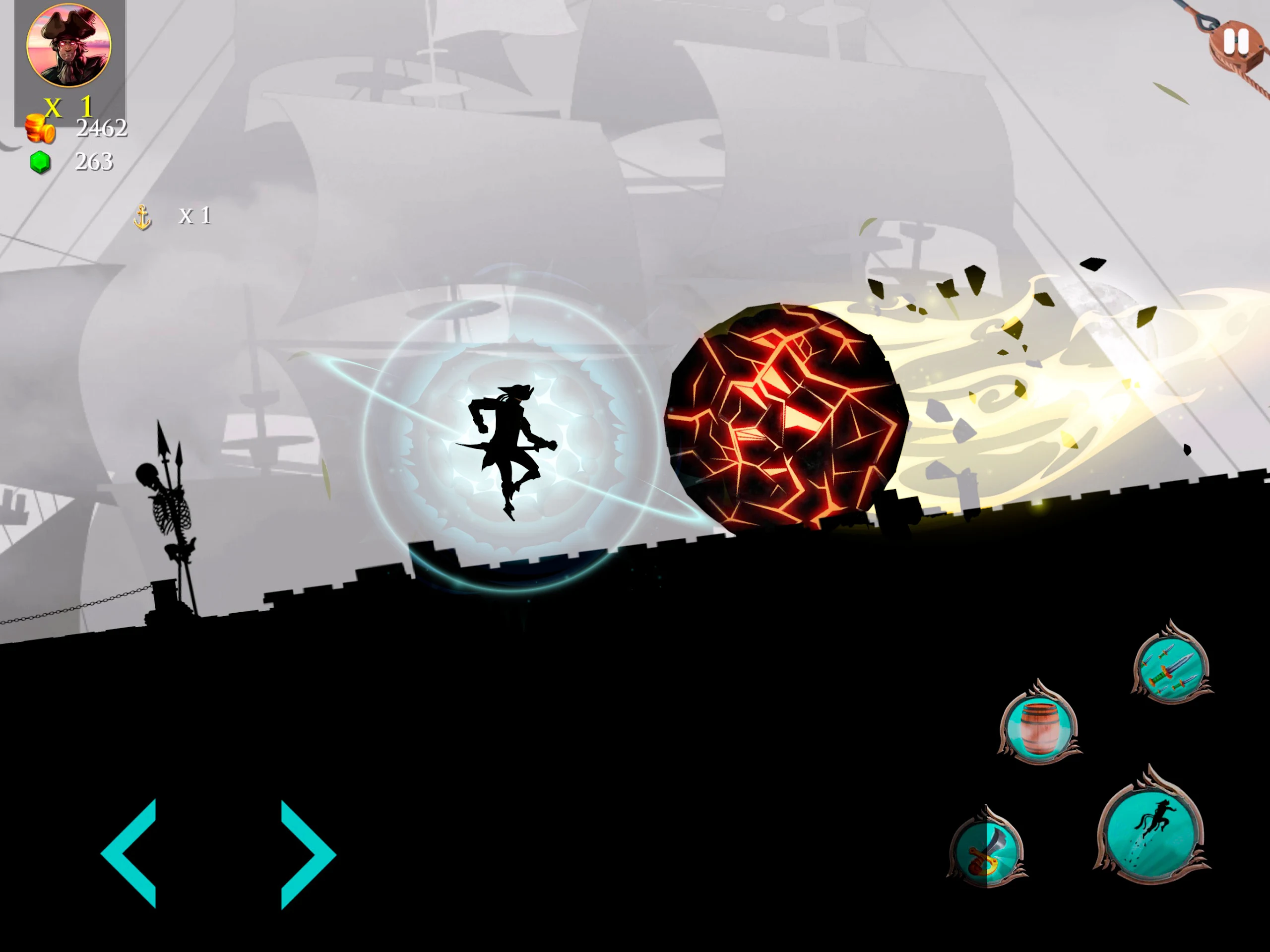
Task: Use the barrel ability icon
Action: click(1039, 726)
